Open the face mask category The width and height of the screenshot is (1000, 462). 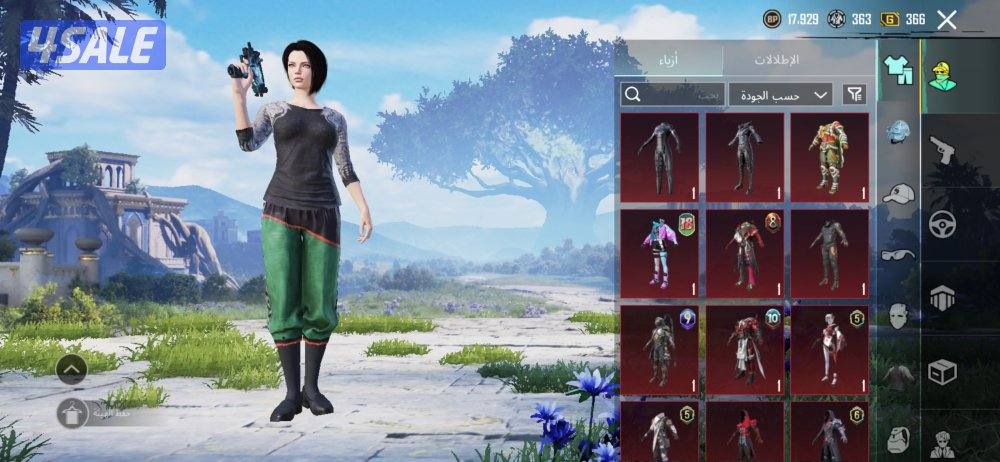(898, 317)
